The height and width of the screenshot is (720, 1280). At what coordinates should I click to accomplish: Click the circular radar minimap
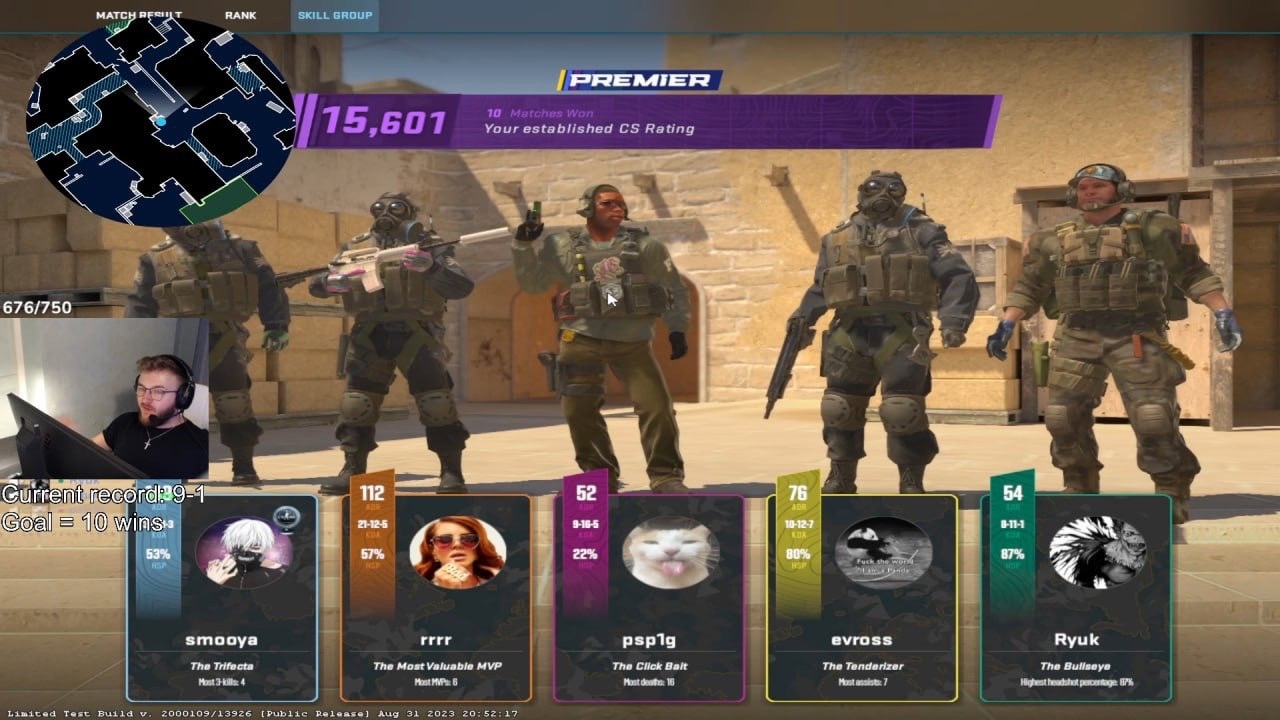[x=160, y=122]
